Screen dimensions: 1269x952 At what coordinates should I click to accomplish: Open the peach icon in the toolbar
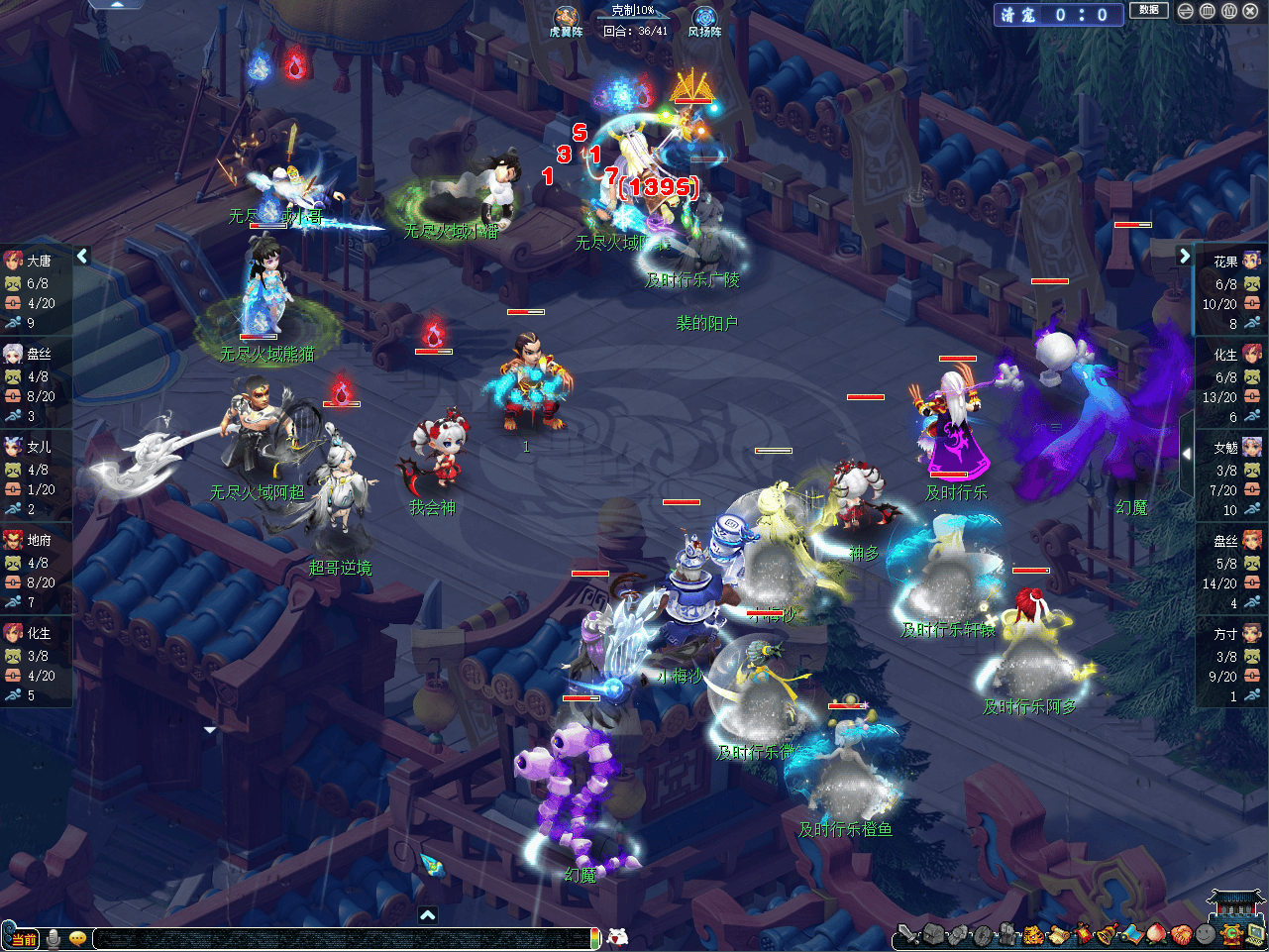tap(1156, 933)
